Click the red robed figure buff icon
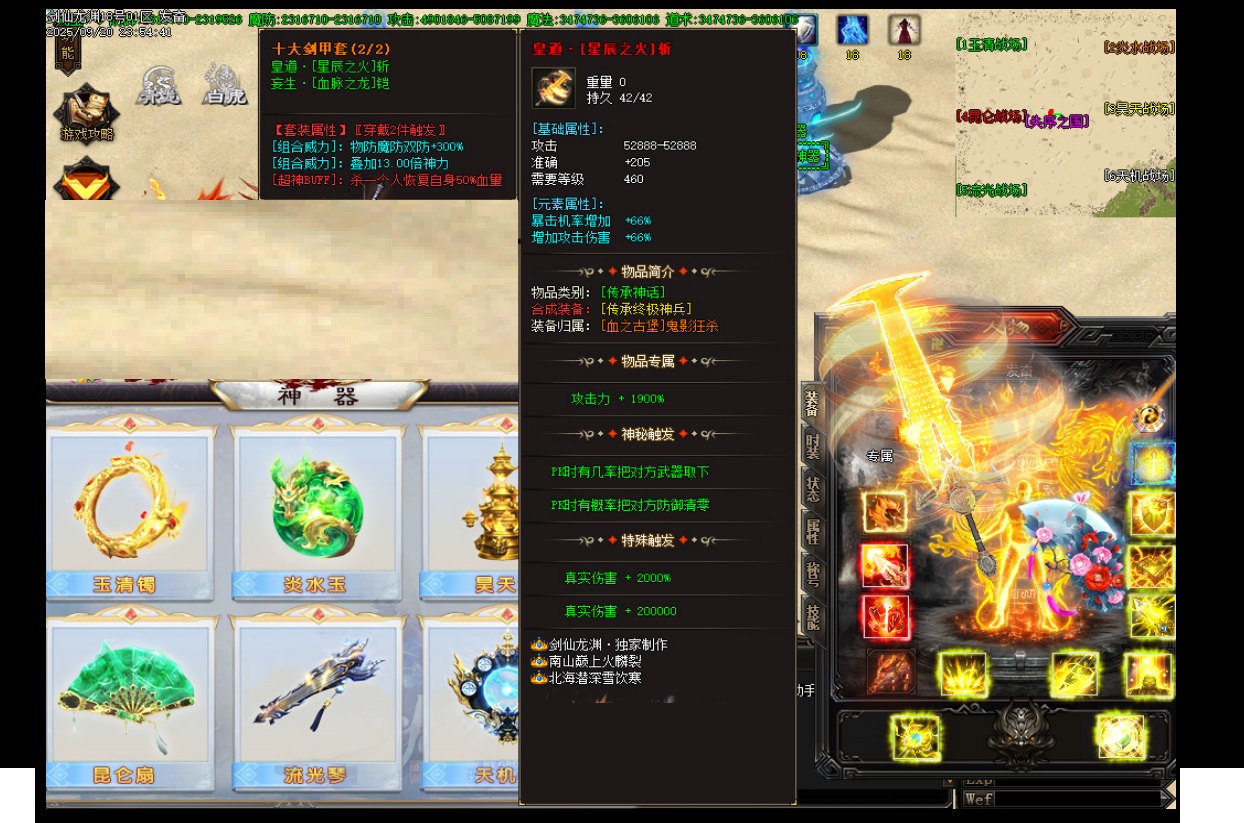Viewport: 1244px width, 823px height. coord(904,31)
